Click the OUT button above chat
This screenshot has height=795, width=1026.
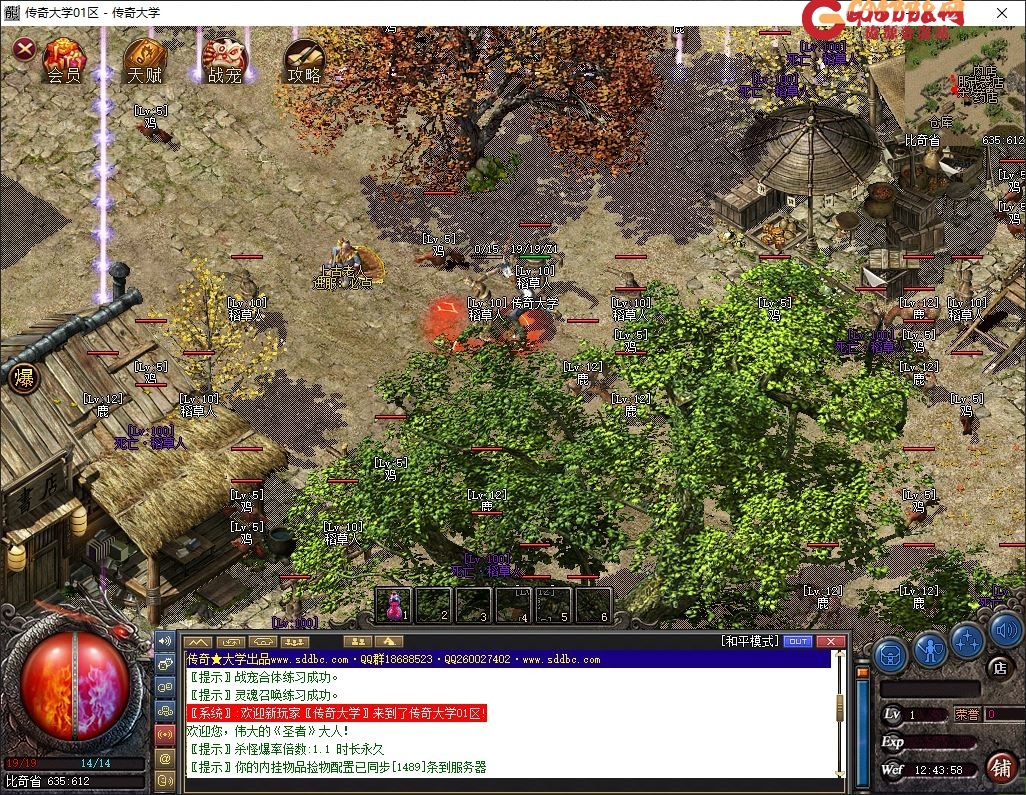click(x=797, y=641)
